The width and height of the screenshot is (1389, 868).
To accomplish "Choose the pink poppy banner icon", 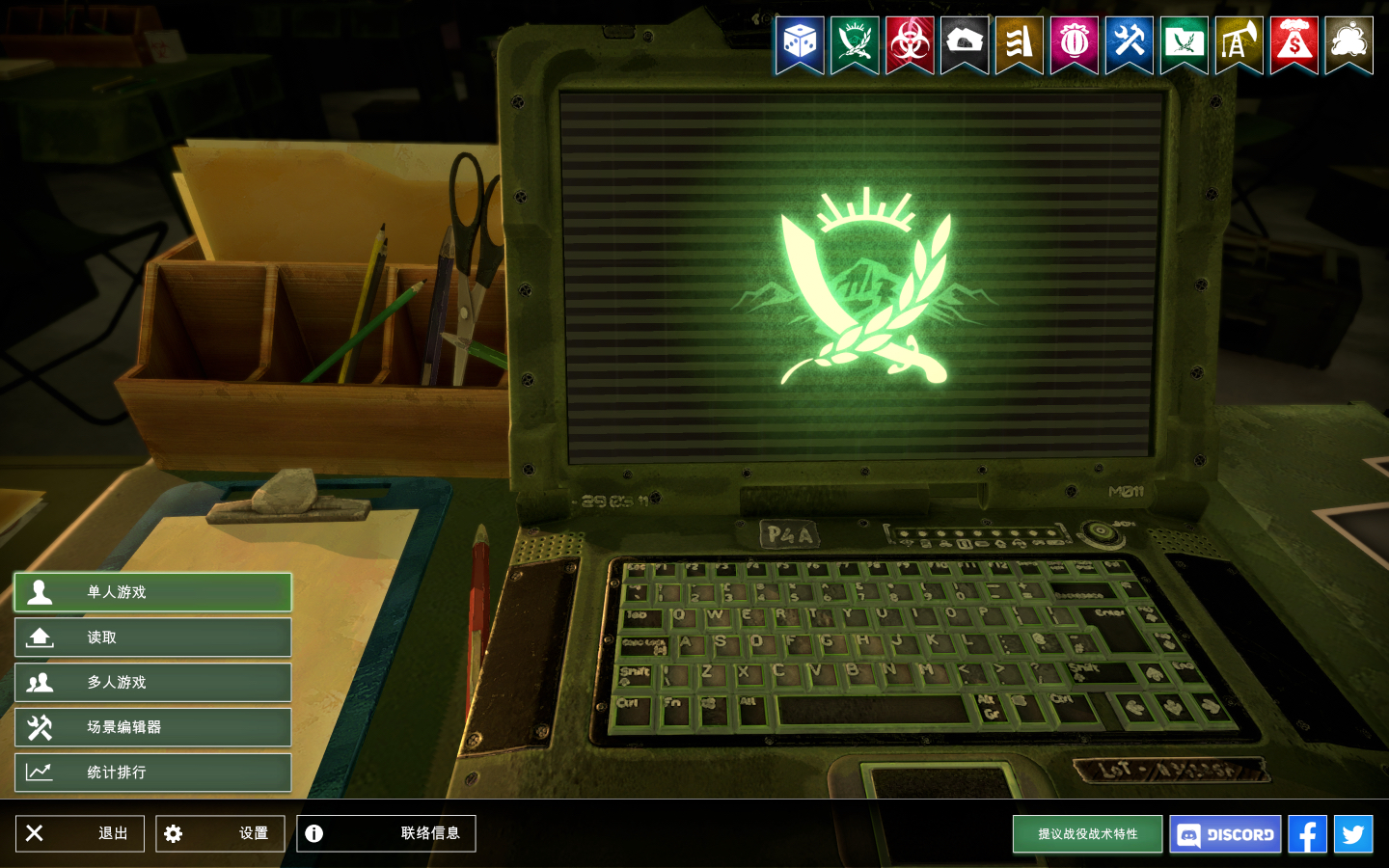I will coord(1074,43).
